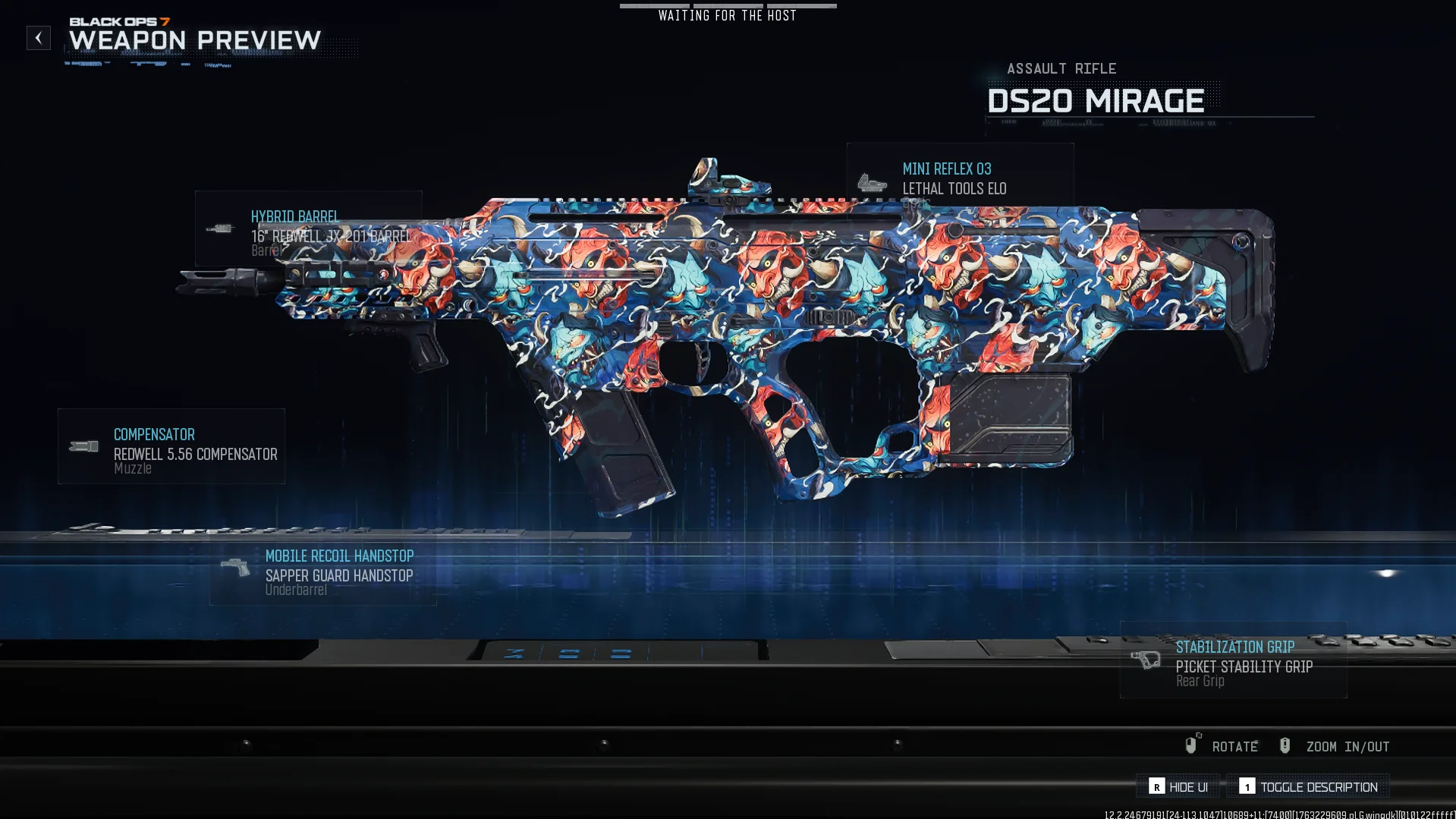
Task: Click the Waiting For The Host indicator
Action: click(x=727, y=14)
